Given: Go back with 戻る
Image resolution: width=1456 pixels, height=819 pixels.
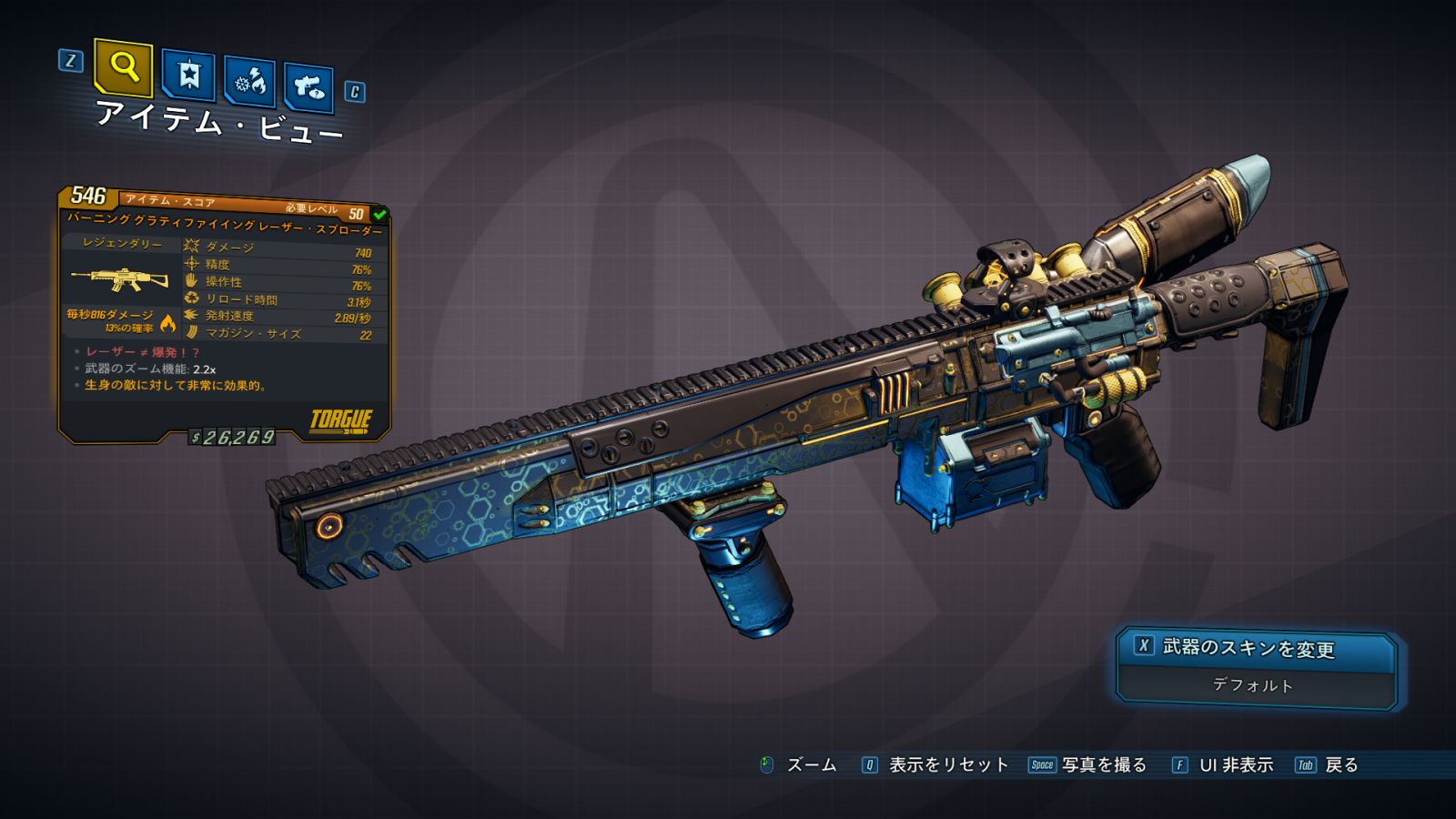Looking at the screenshot, I should (x=1340, y=765).
